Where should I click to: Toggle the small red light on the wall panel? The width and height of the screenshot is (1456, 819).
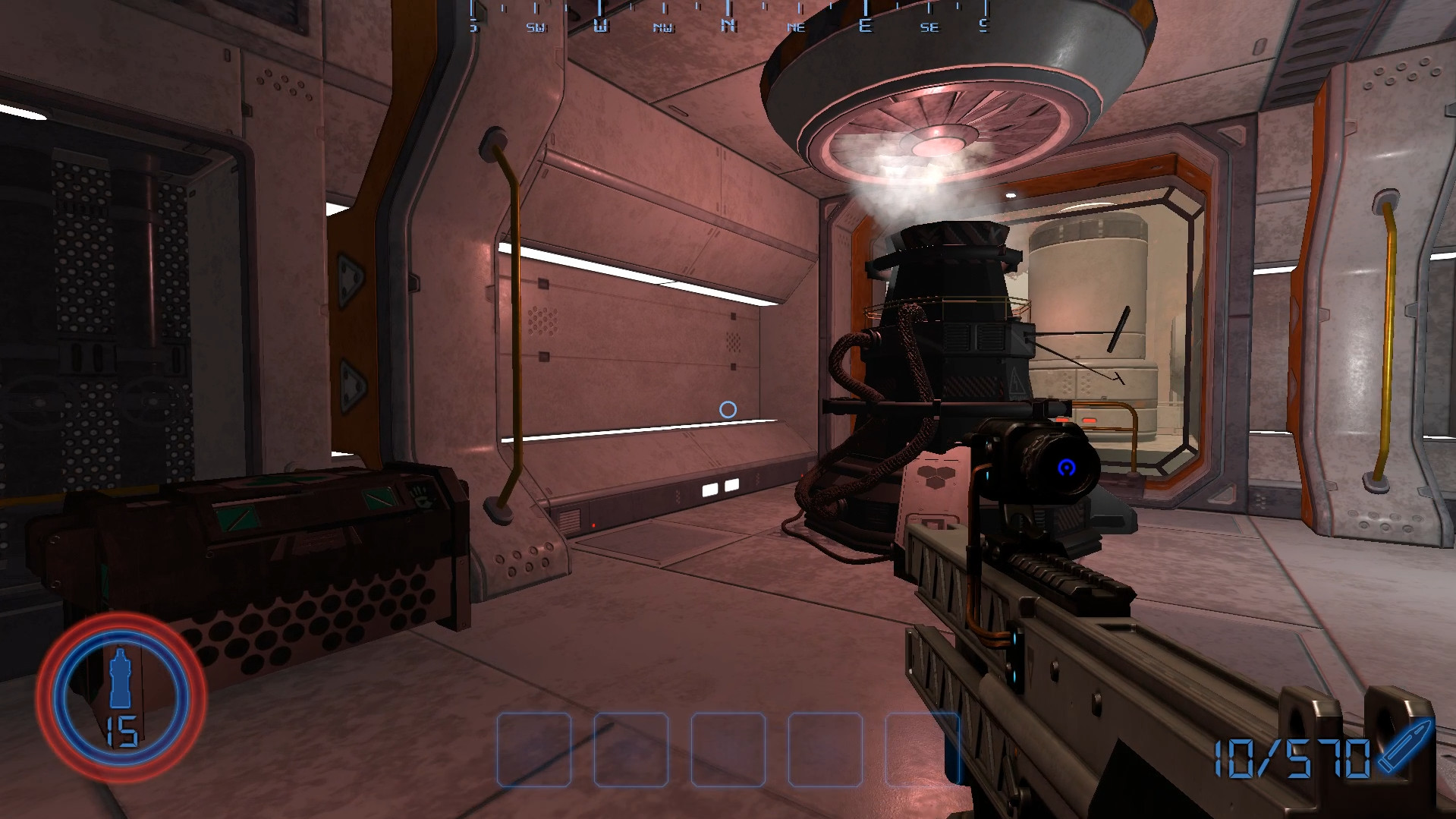pos(593,525)
